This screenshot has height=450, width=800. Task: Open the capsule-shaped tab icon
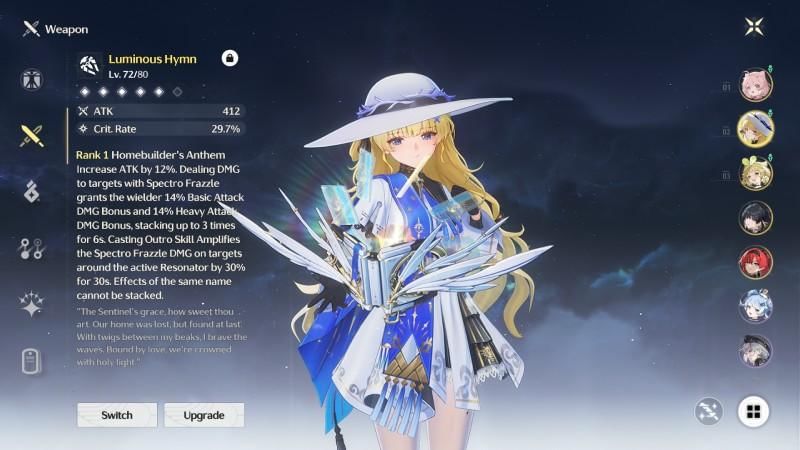(x=31, y=360)
